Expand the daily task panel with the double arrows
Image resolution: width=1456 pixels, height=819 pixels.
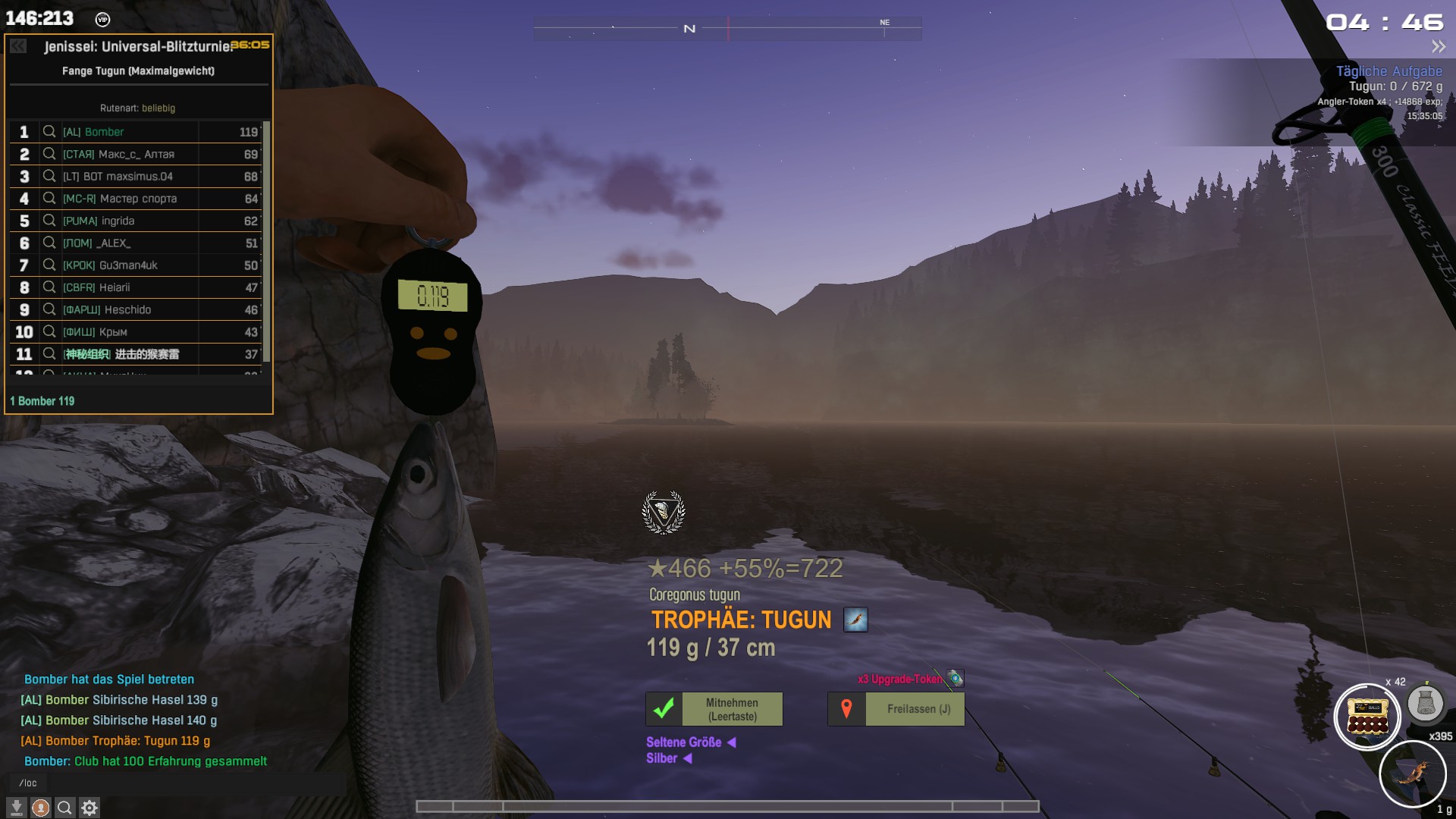pyautogui.click(x=1438, y=47)
